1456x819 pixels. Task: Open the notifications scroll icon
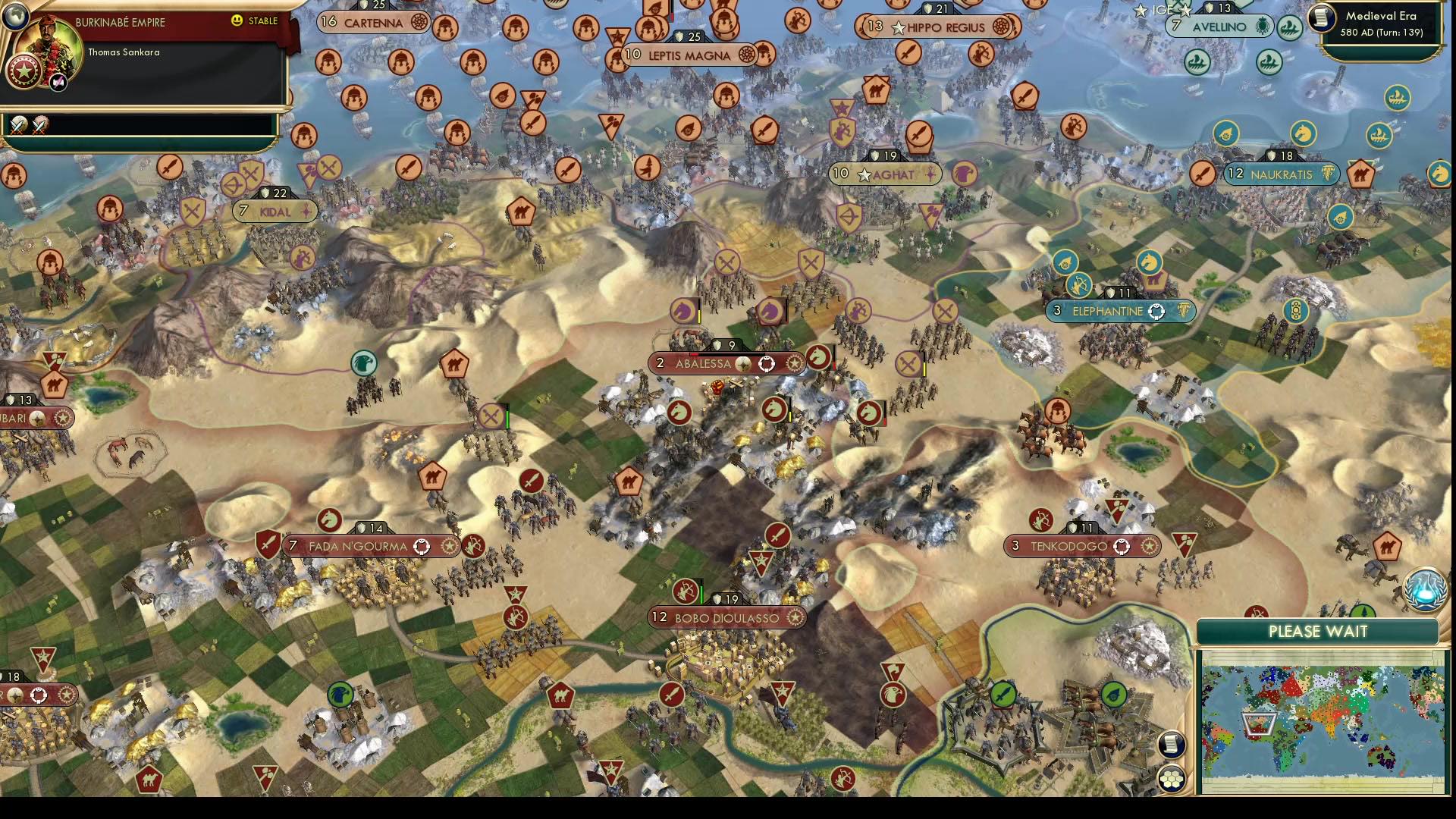1172,745
